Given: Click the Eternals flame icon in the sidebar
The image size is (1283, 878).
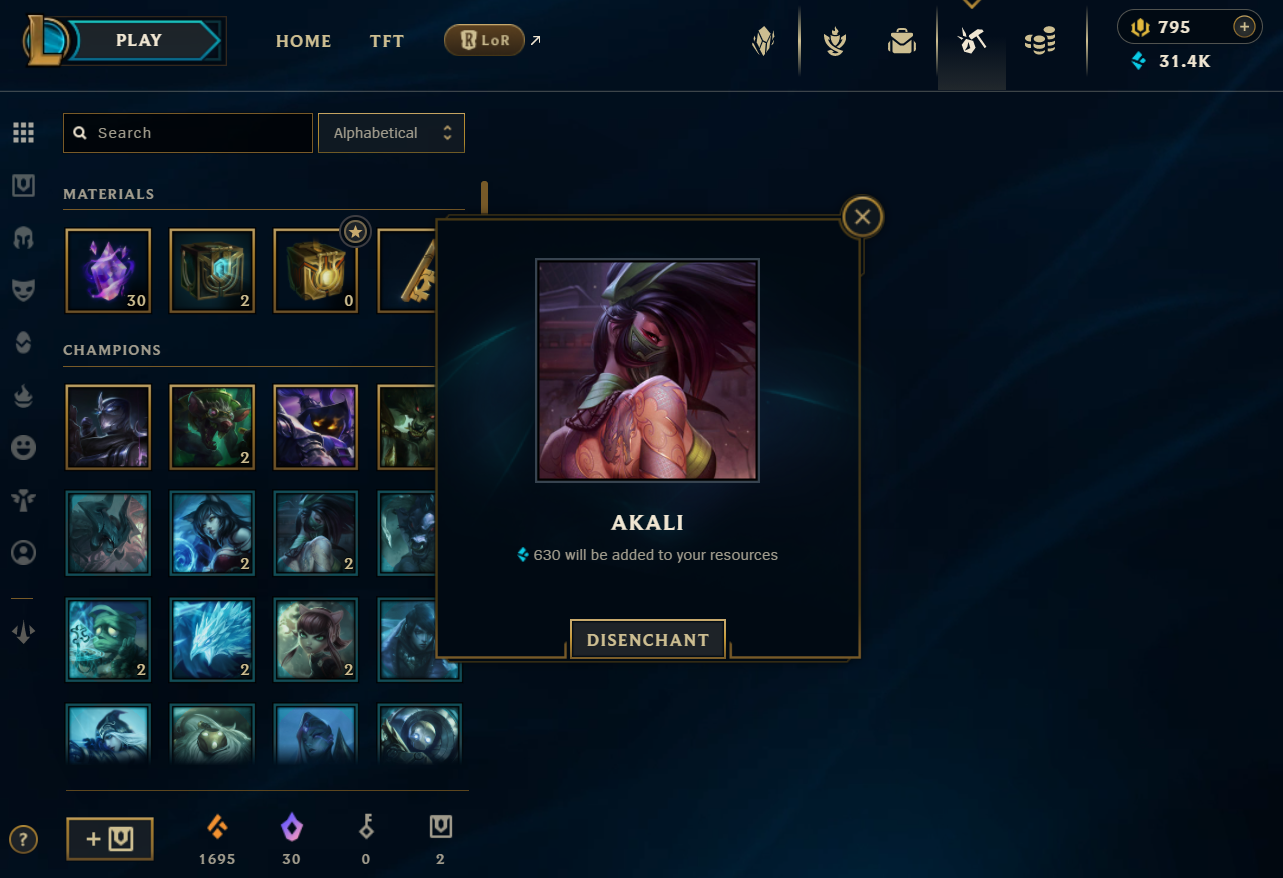Looking at the screenshot, I should [x=23, y=396].
